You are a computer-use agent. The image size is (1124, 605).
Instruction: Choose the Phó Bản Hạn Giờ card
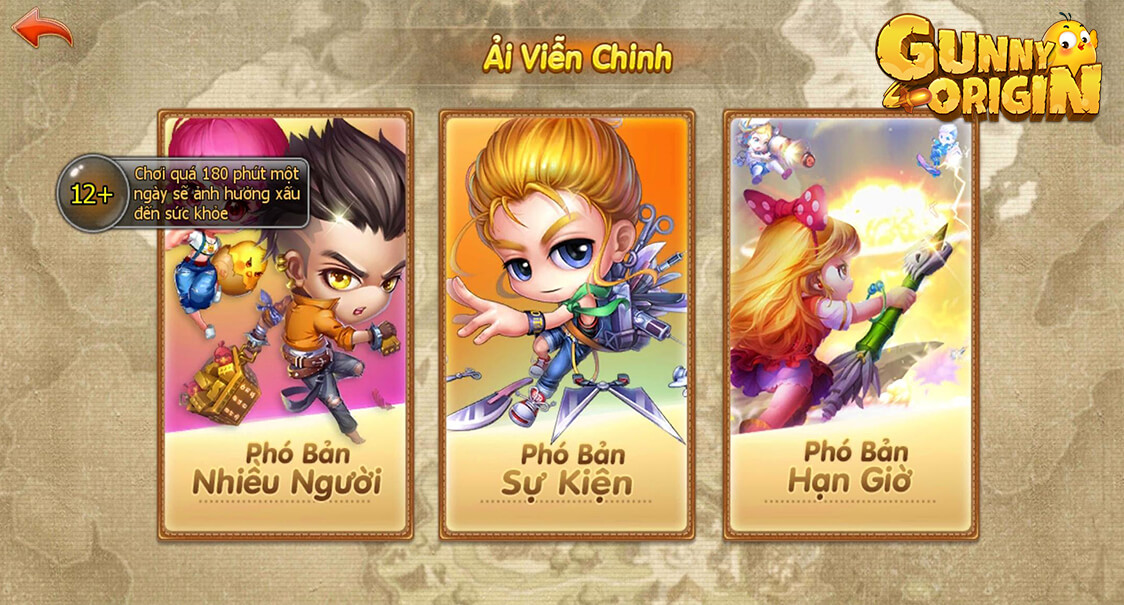850,325
